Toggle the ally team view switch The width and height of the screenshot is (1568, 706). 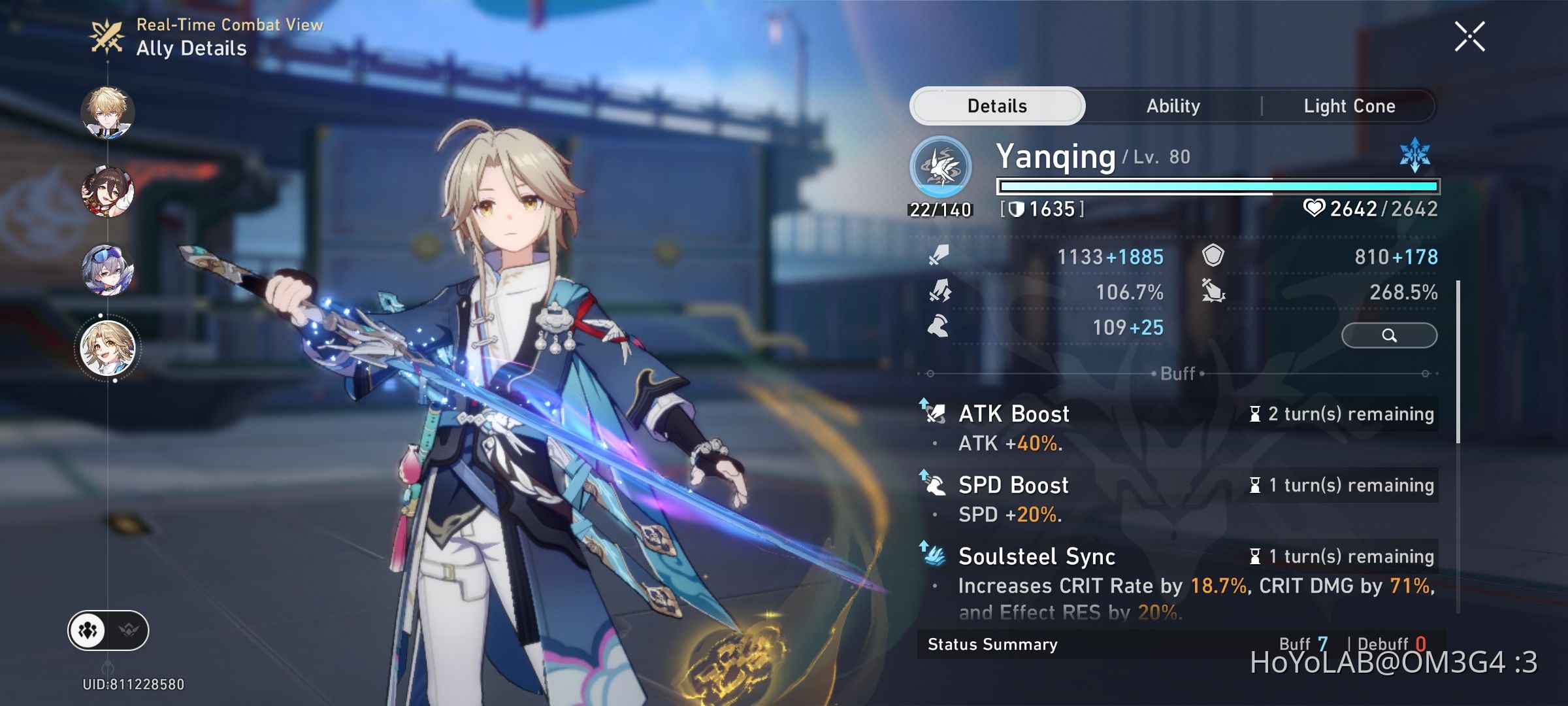pos(89,630)
